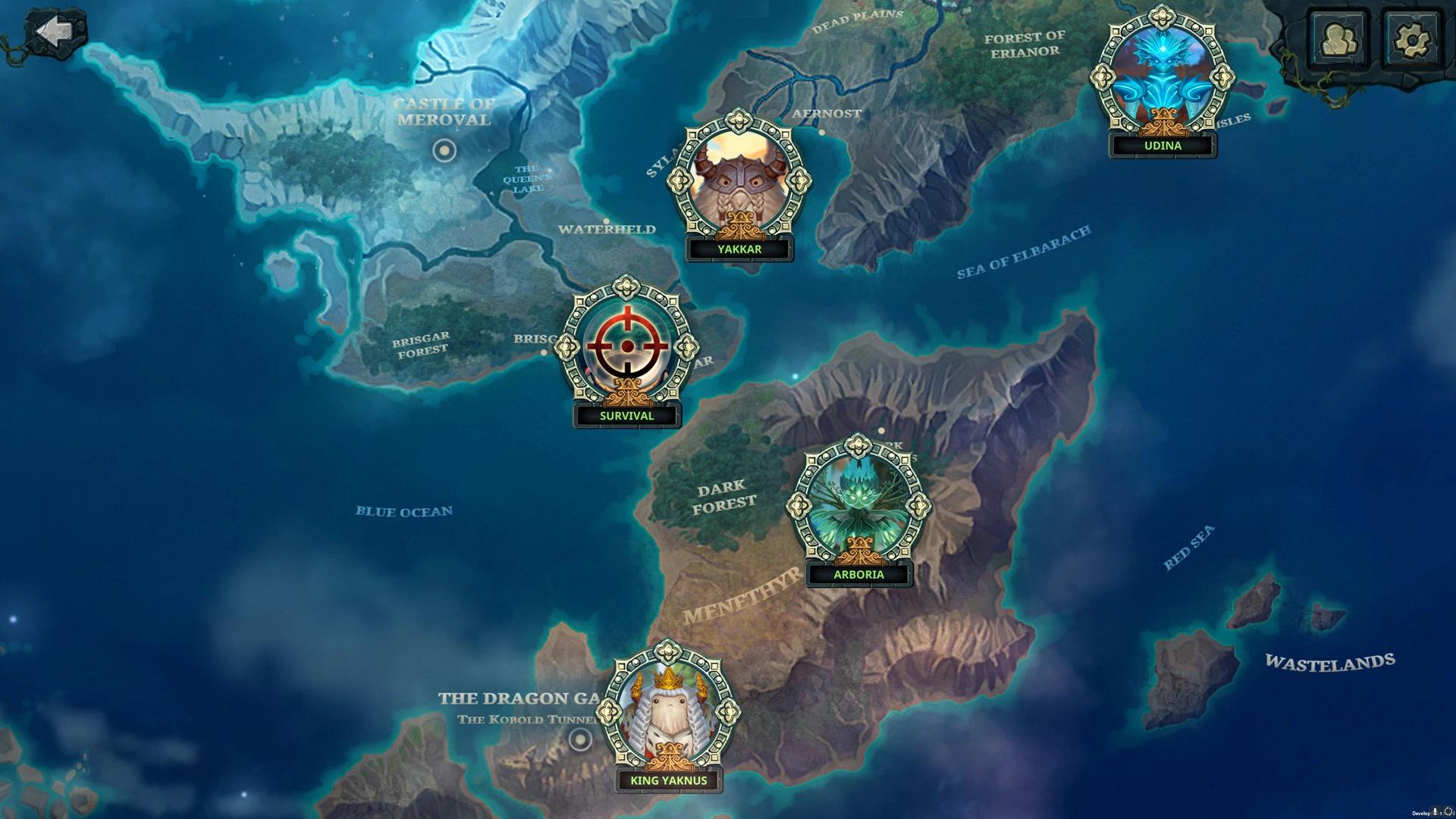Click the Development overlay text
This screenshot has height=819, width=1456.
(1420, 812)
